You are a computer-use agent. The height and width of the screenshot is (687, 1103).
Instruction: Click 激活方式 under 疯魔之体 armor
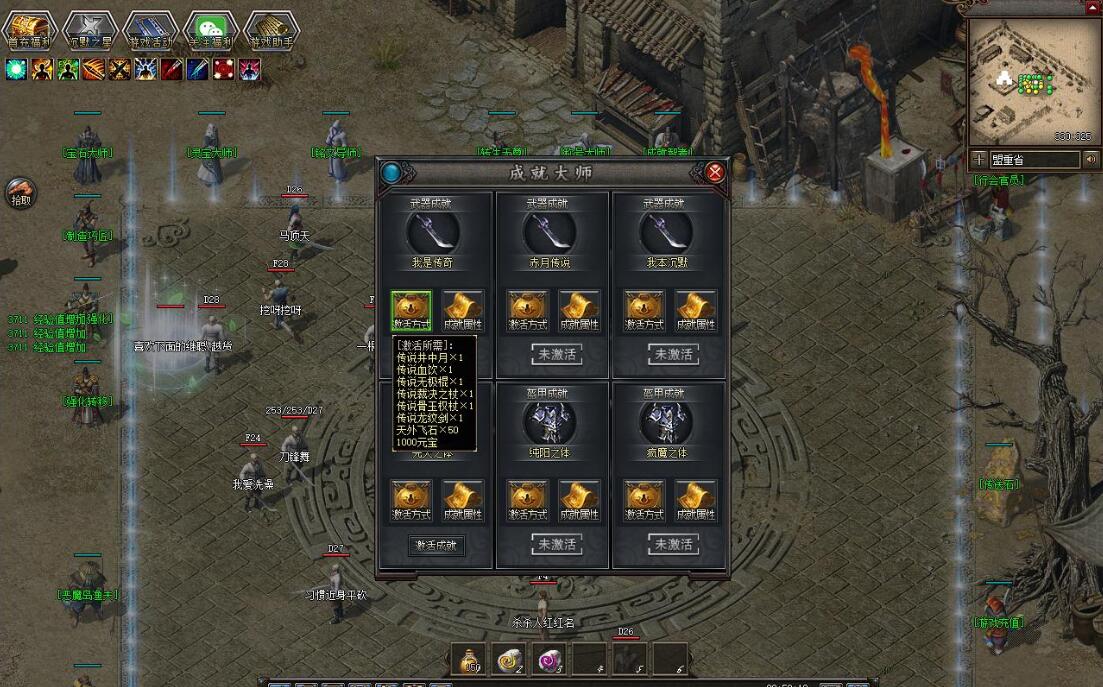point(645,501)
